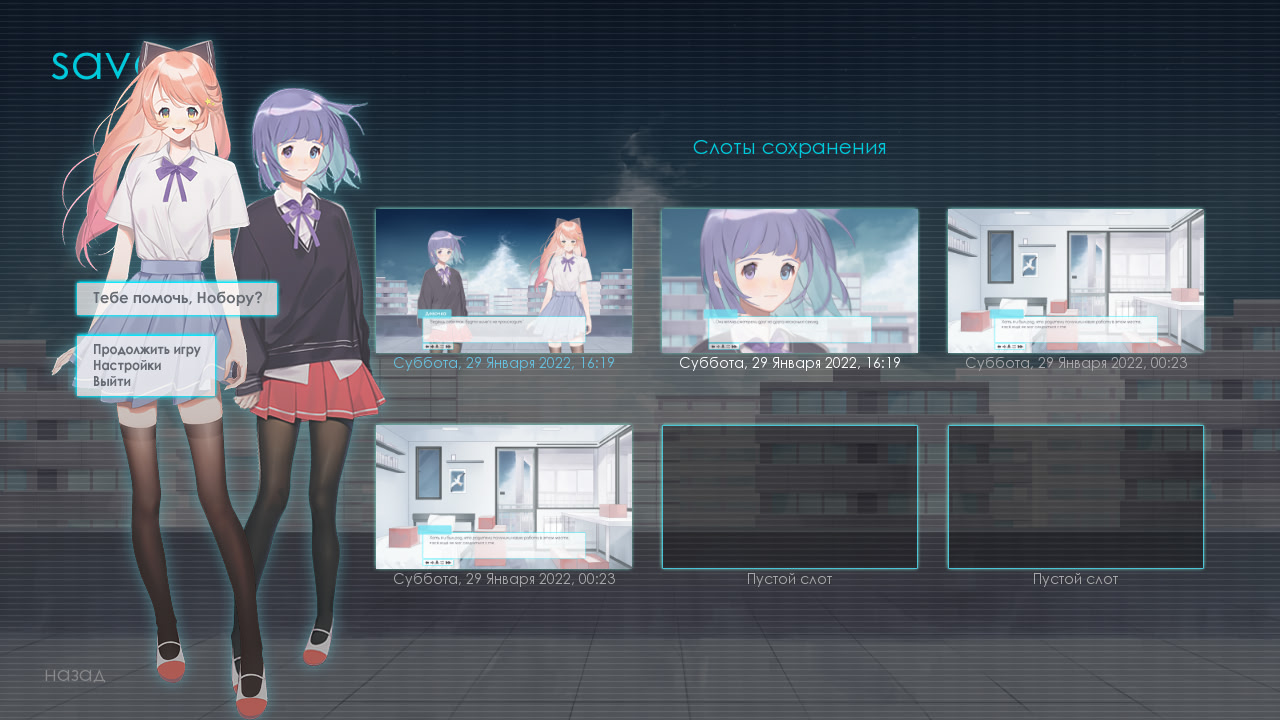Click the Слоты сохранения heading
Screen dimensions: 1280x720
point(789,147)
